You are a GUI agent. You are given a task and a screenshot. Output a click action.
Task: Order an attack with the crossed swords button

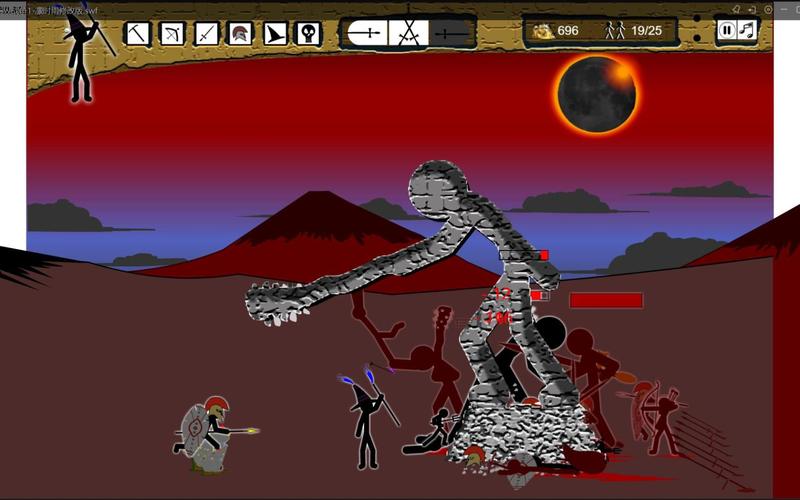[x=408, y=33]
